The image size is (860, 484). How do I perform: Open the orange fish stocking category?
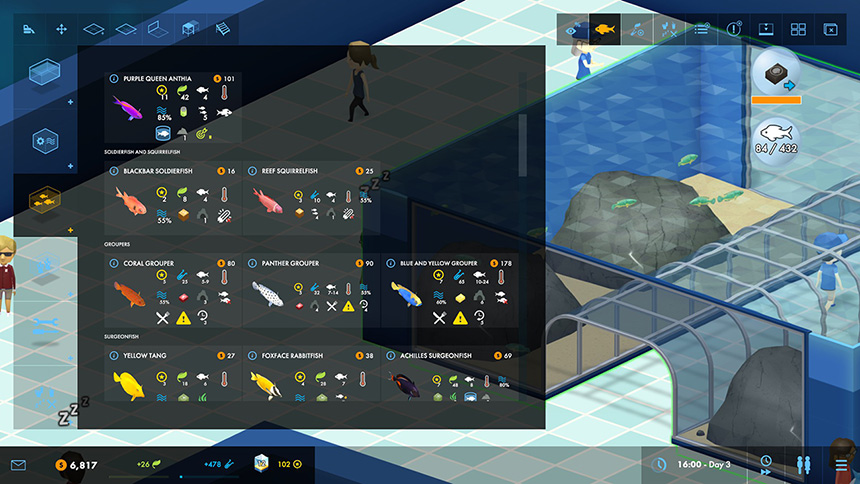(44, 200)
